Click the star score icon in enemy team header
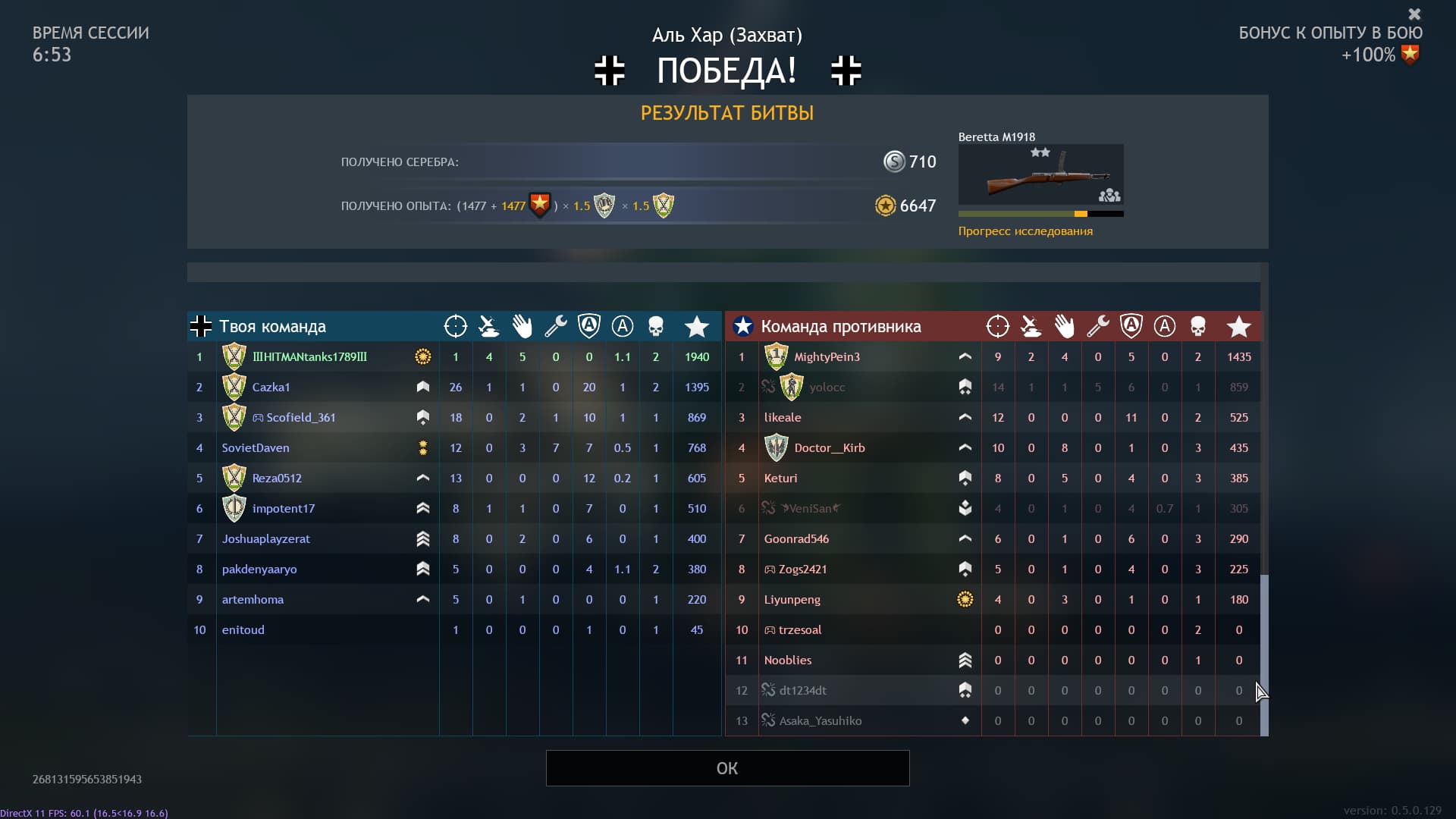The height and width of the screenshot is (819, 1456). [x=1239, y=326]
